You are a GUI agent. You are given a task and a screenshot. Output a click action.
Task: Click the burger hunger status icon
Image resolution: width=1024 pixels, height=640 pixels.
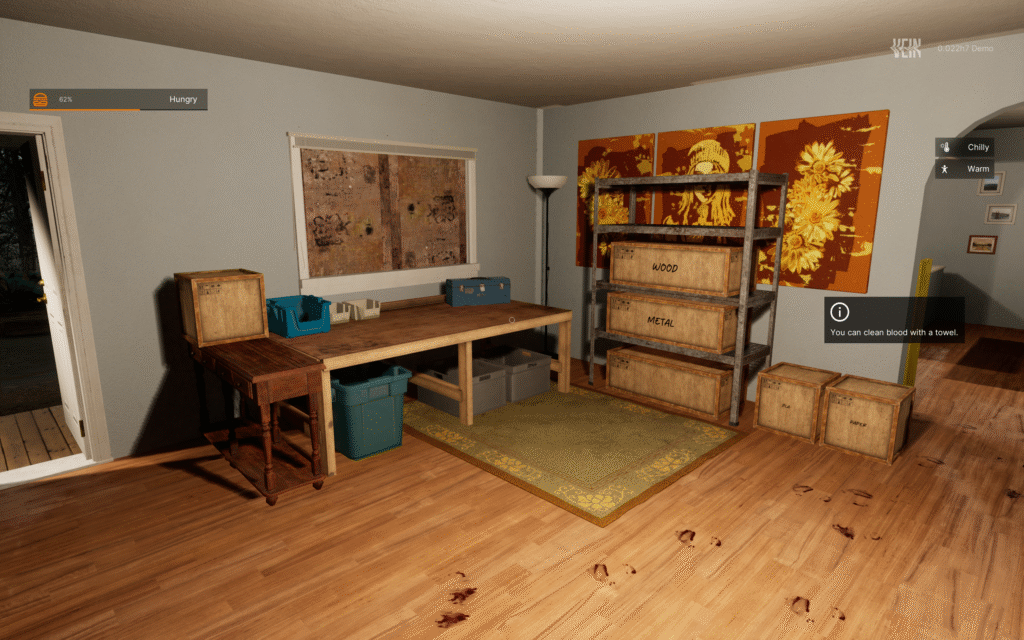41,99
